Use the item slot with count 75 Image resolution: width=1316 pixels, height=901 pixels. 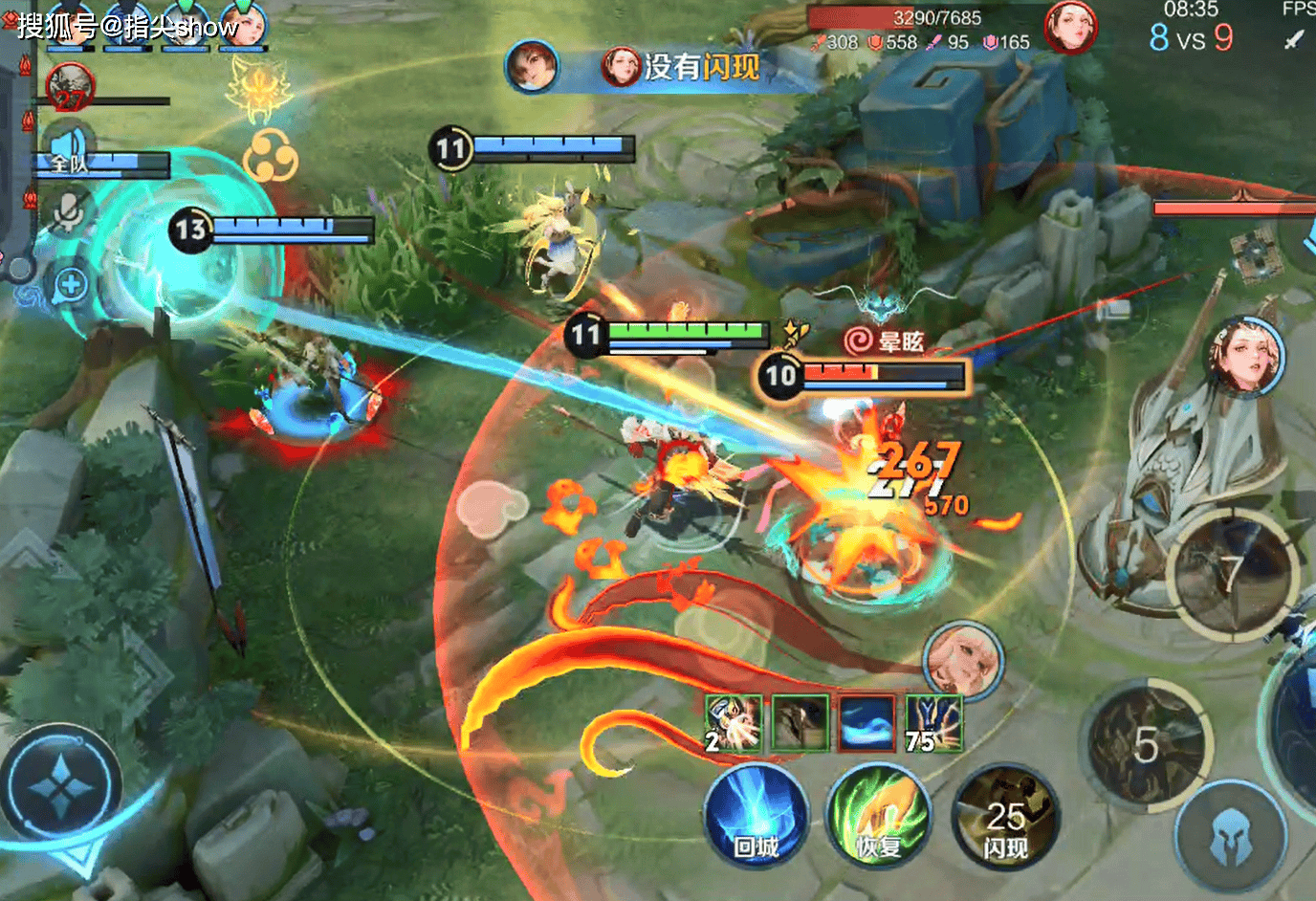point(932,723)
